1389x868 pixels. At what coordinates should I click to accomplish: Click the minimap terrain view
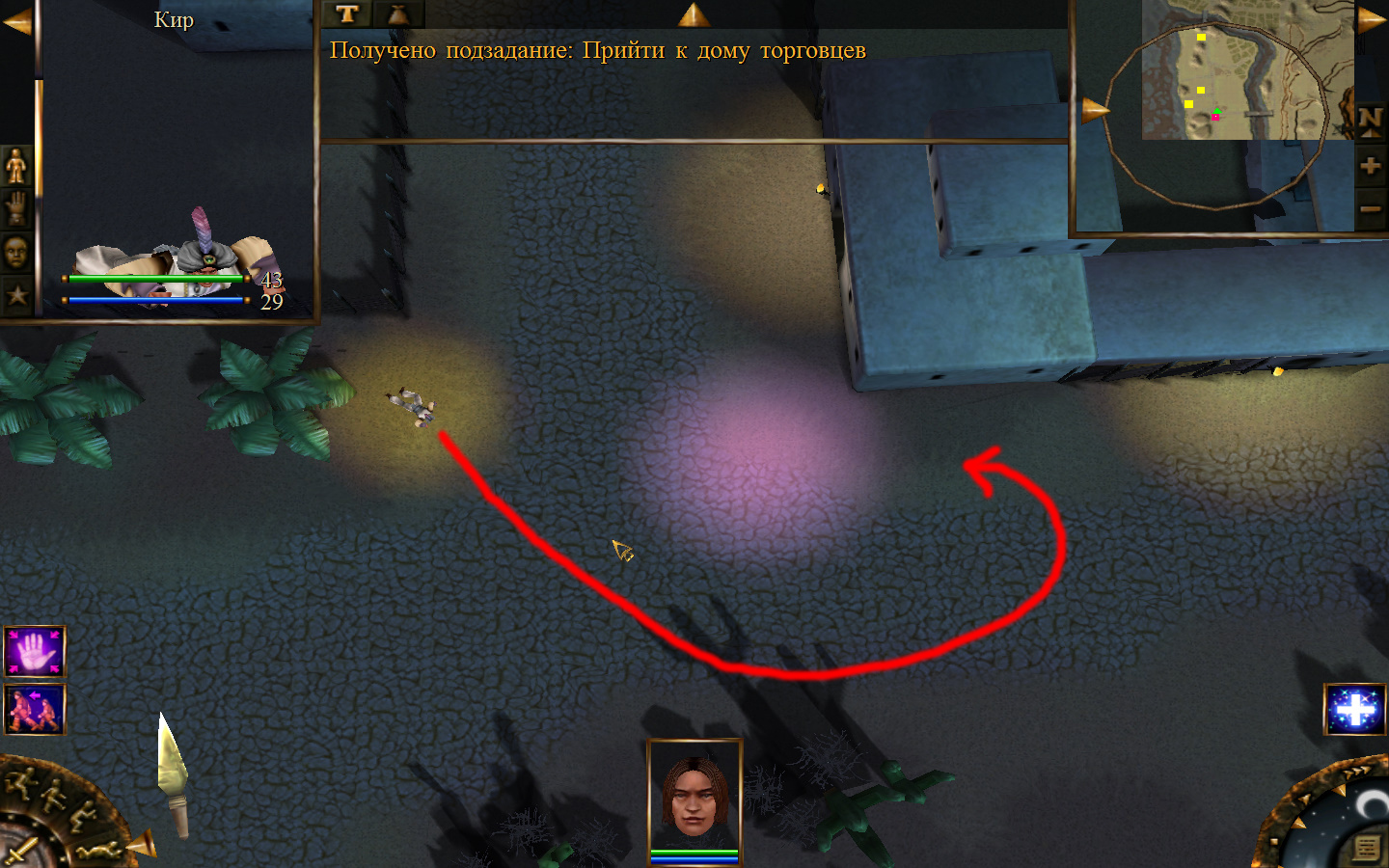tap(1244, 72)
